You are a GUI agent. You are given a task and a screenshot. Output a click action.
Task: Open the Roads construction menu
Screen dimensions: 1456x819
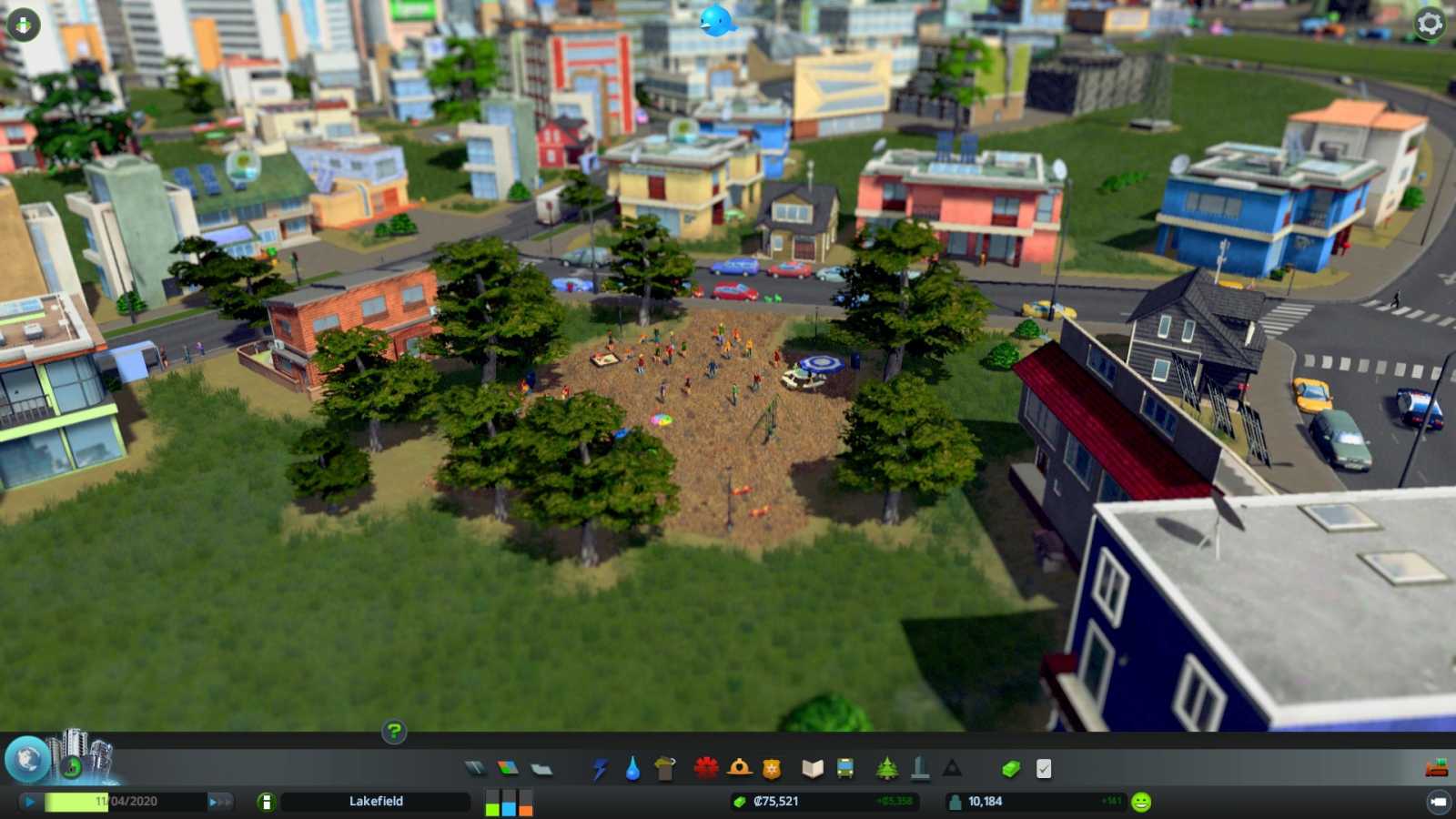click(x=476, y=767)
